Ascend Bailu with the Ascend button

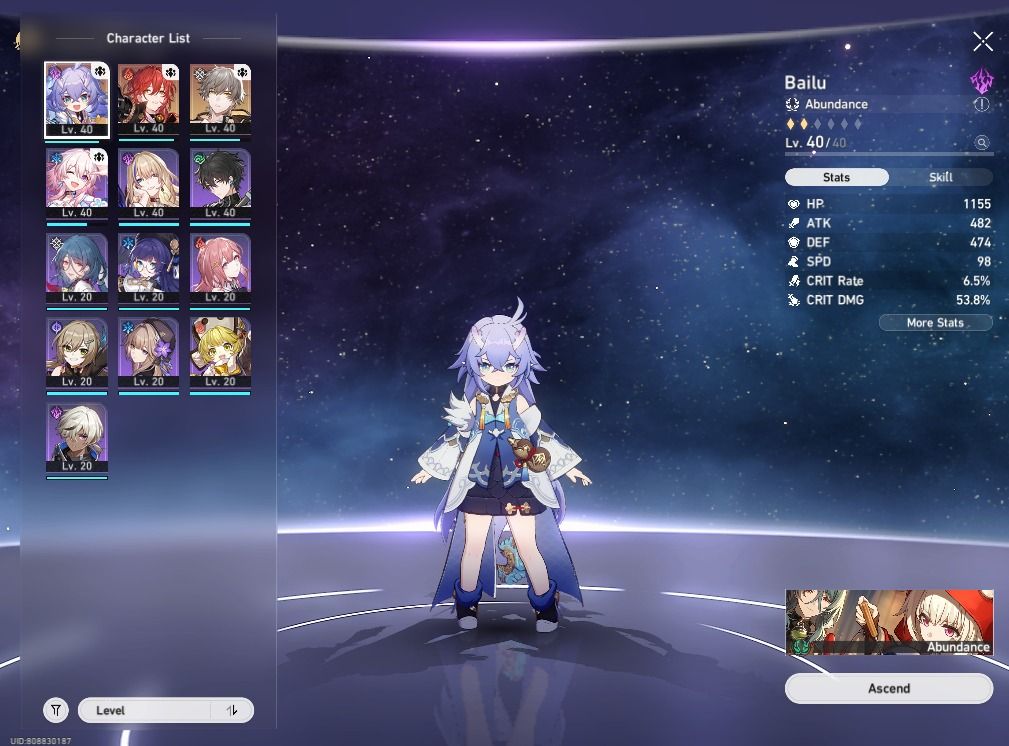(x=888, y=688)
